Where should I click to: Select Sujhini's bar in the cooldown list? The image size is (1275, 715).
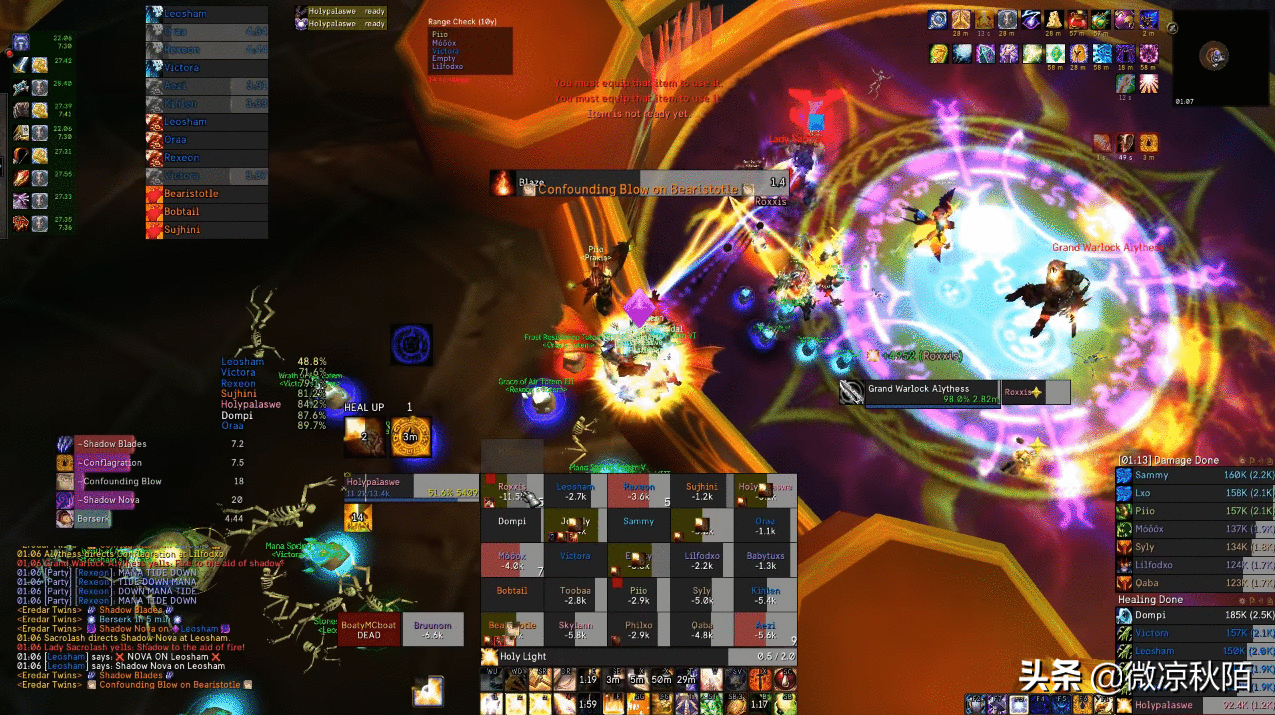point(207,230)
